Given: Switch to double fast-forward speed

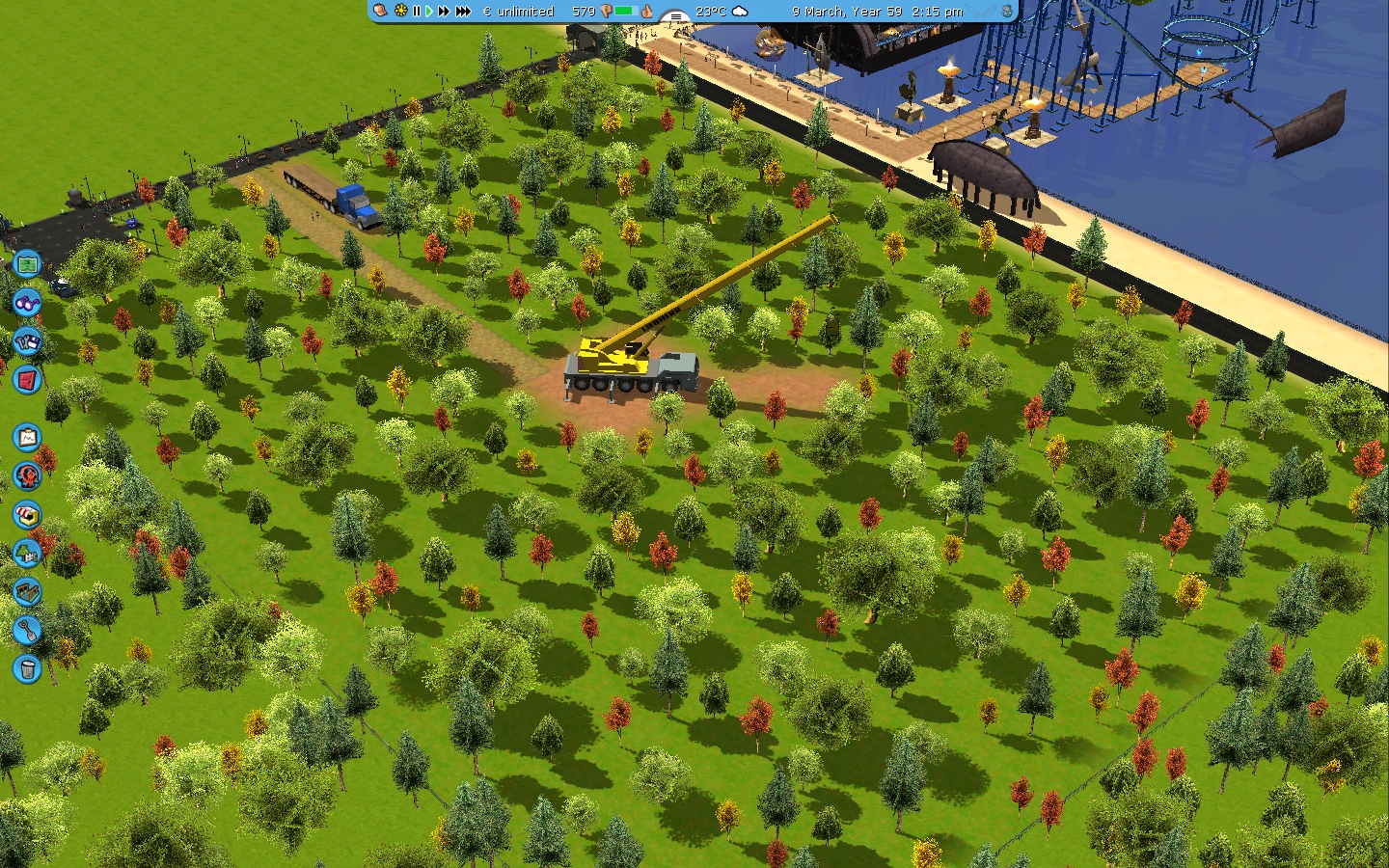Looking at the screenshot, I should (x=444, y=12).
